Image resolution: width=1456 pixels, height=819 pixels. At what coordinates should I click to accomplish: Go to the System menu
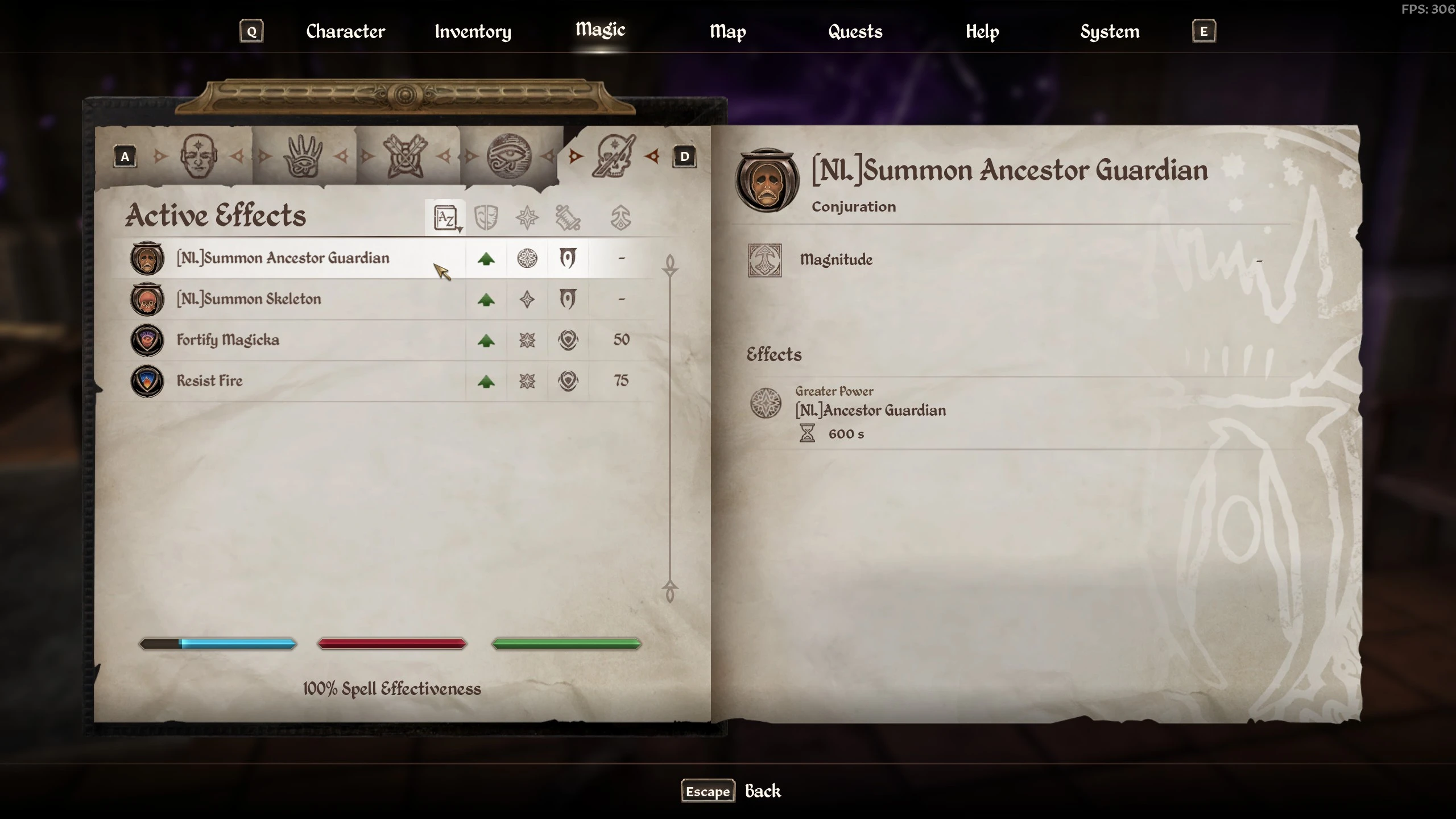click(1109, 31)
